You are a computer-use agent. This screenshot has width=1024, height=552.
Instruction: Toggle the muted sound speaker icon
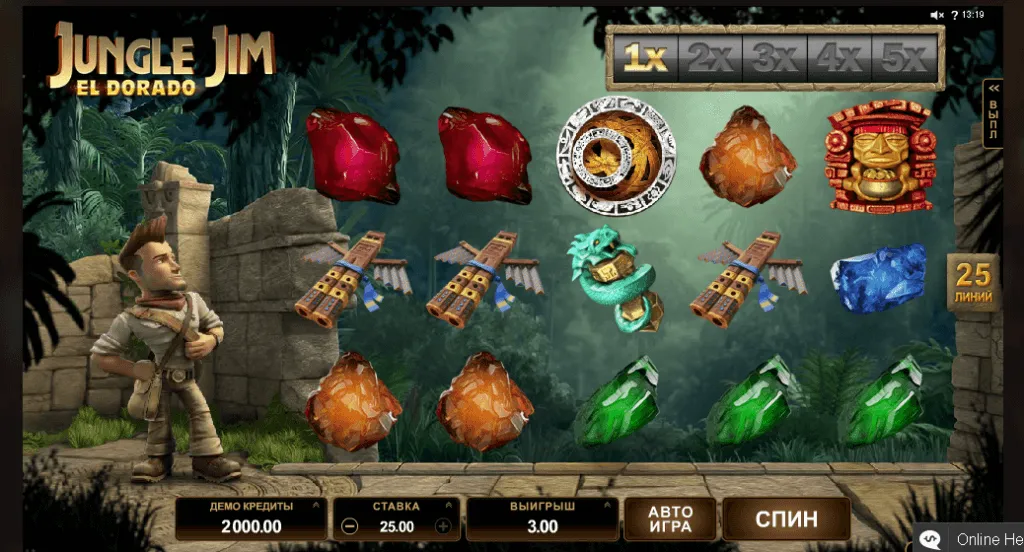tap(937, 14)
